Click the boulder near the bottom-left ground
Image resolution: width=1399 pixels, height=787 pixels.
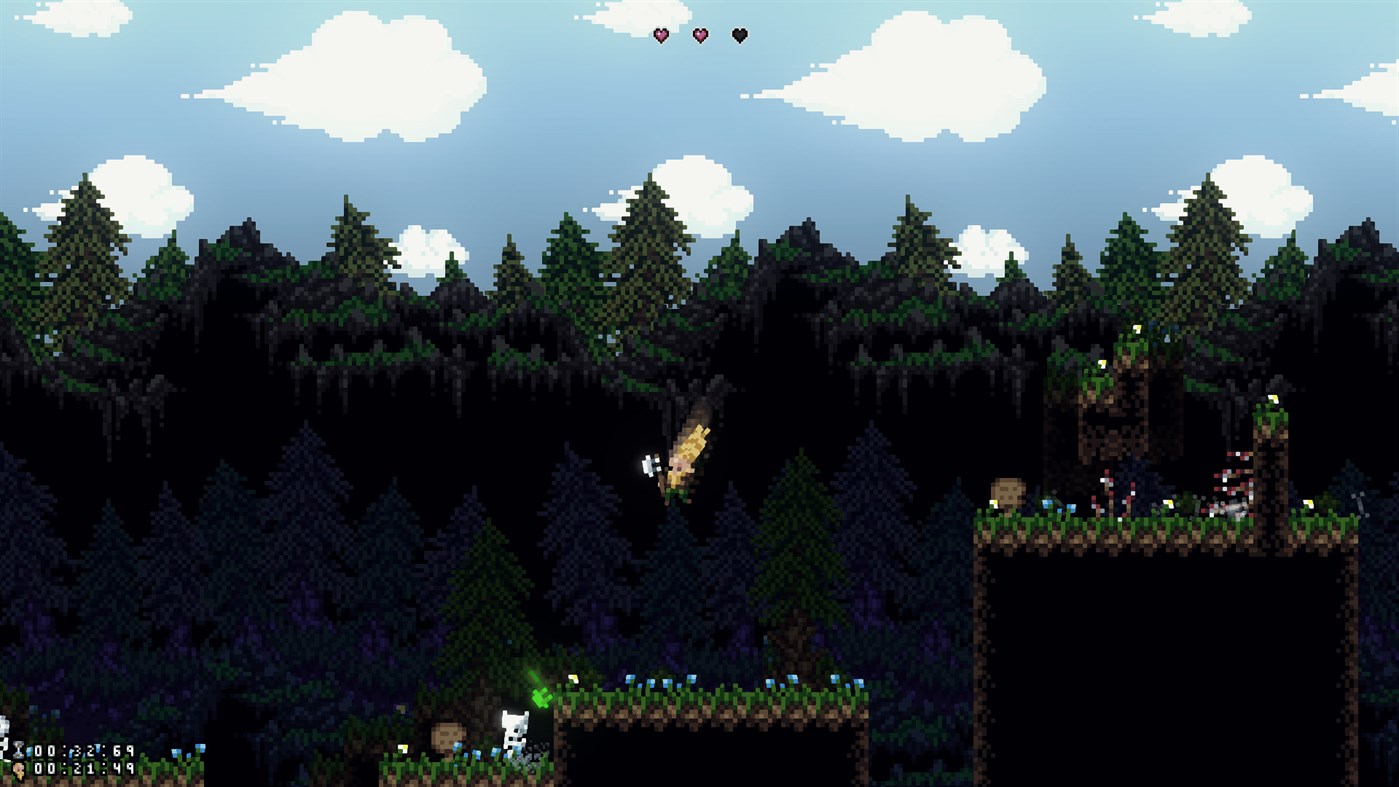point(448,733)
